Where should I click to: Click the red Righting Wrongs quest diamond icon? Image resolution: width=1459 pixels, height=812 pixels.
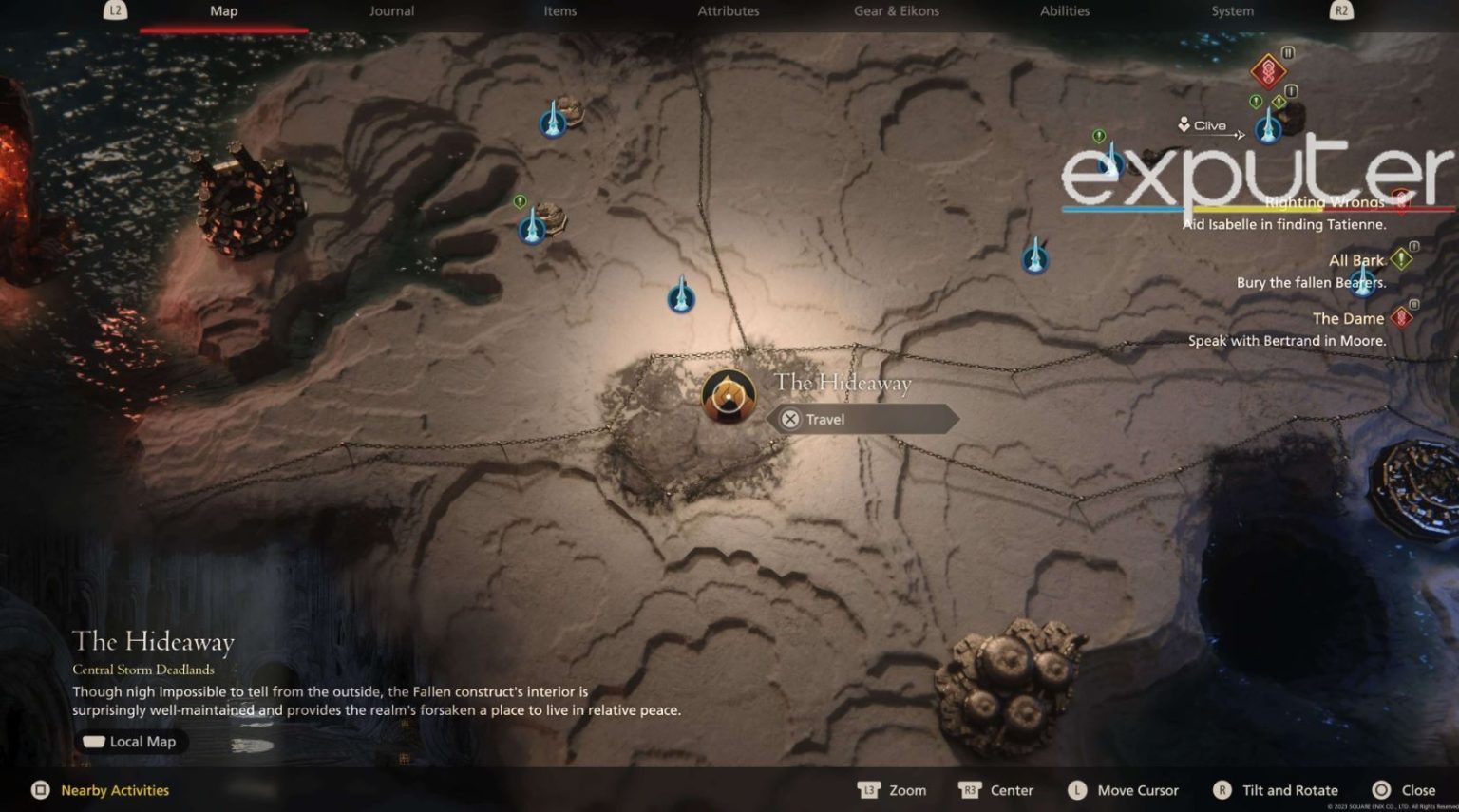[x=1403, y=201]
